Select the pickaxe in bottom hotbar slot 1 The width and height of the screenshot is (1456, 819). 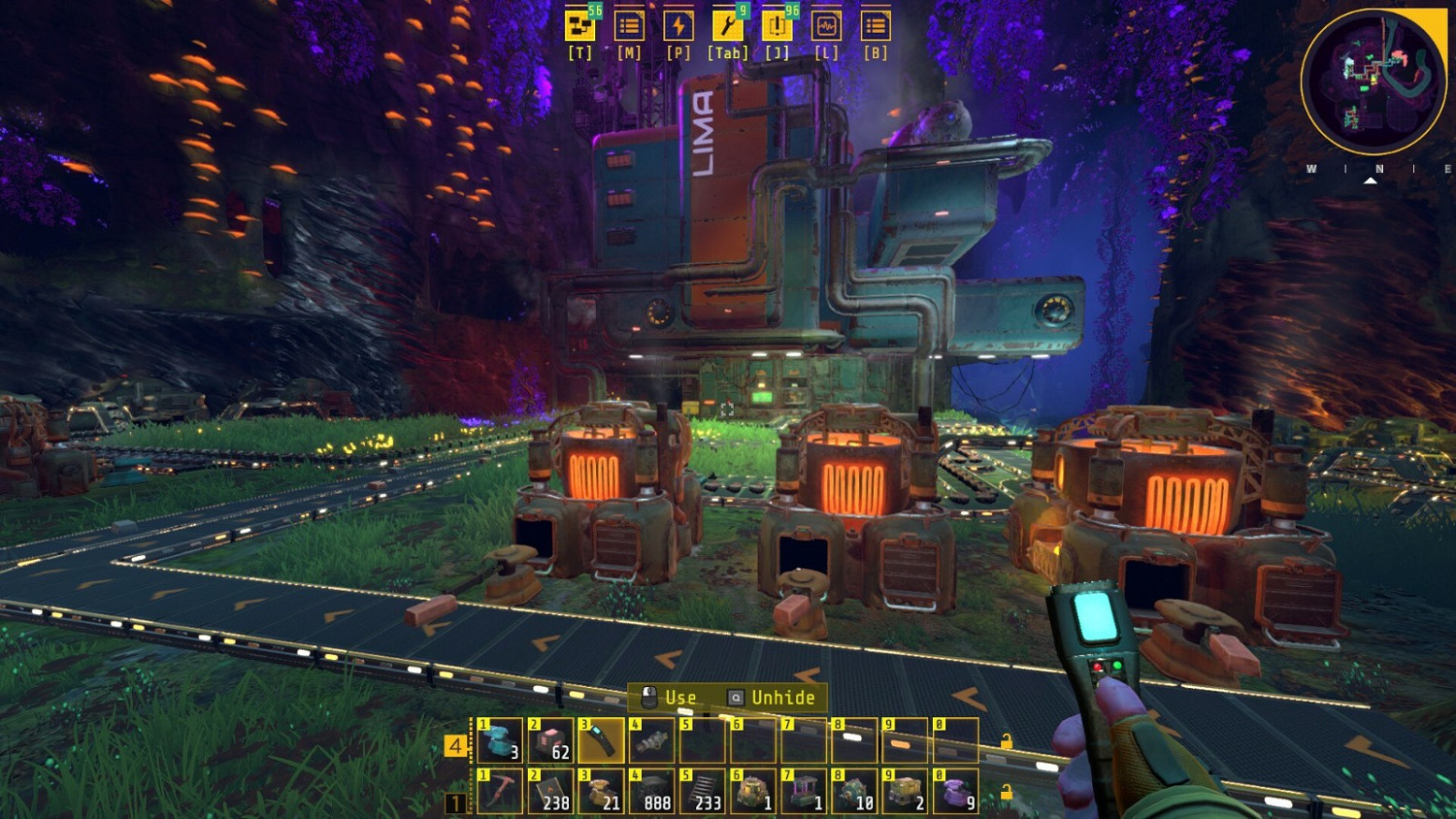point(498,788)
